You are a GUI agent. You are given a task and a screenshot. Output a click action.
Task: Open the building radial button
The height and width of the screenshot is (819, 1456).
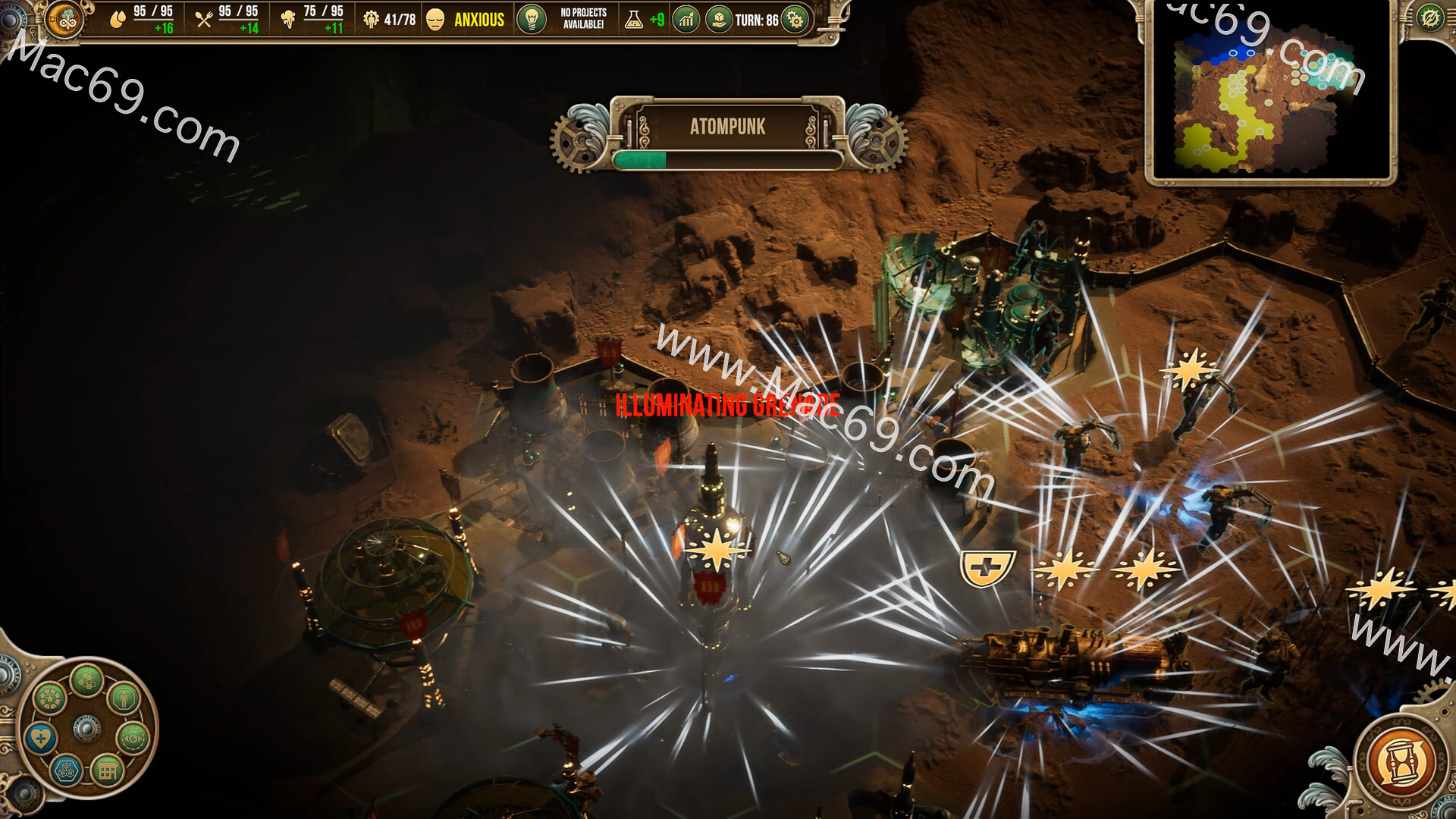(107, 771)
